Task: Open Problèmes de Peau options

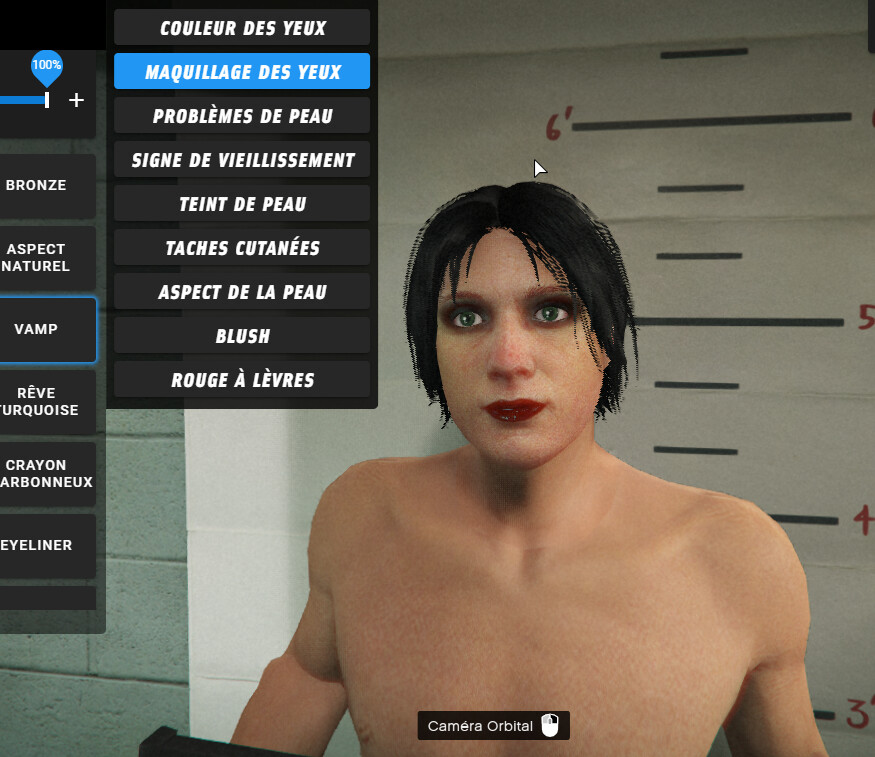Action: coord(242,116)
